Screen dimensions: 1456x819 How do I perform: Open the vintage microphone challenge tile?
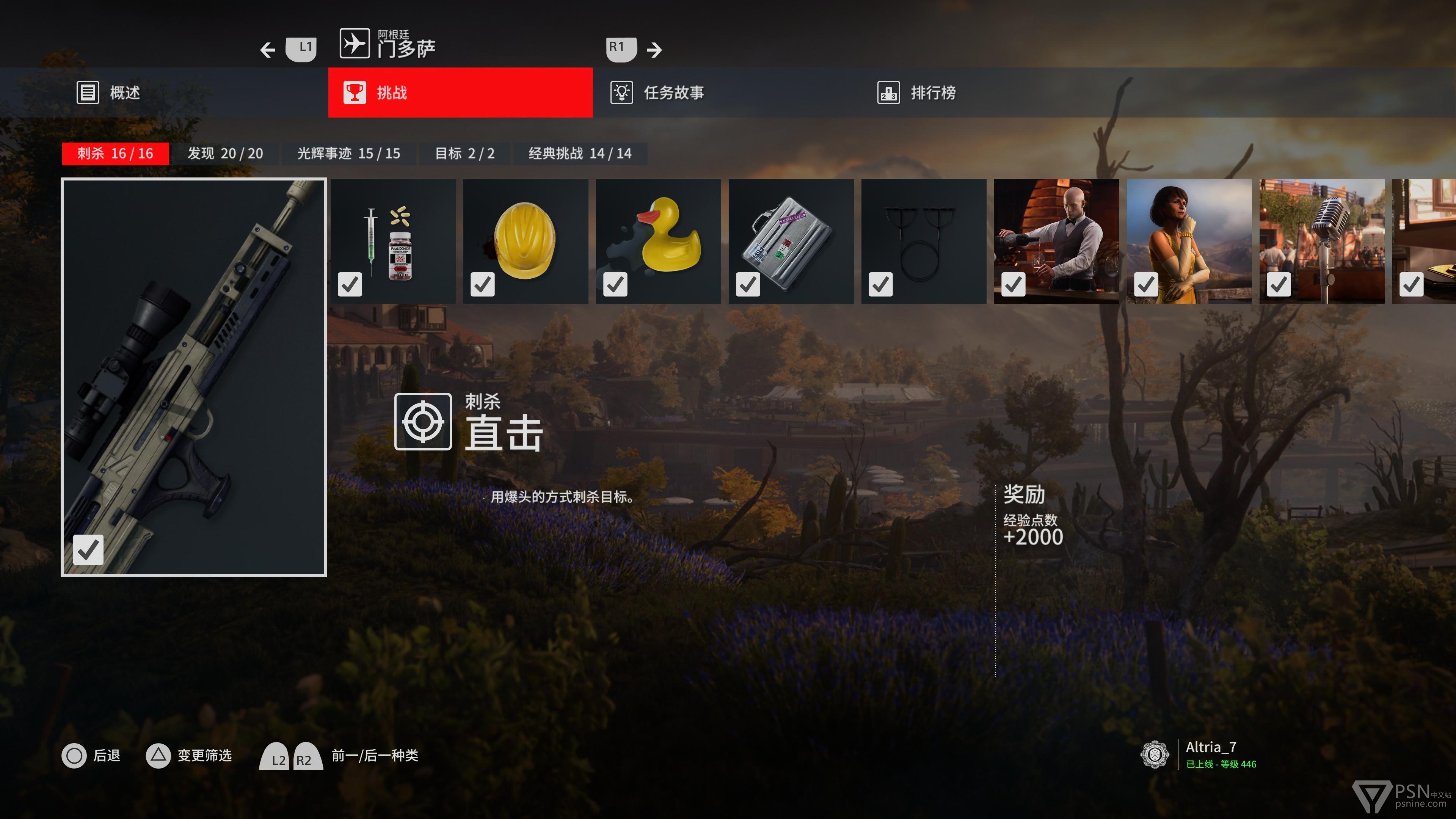click(1321, 242)
